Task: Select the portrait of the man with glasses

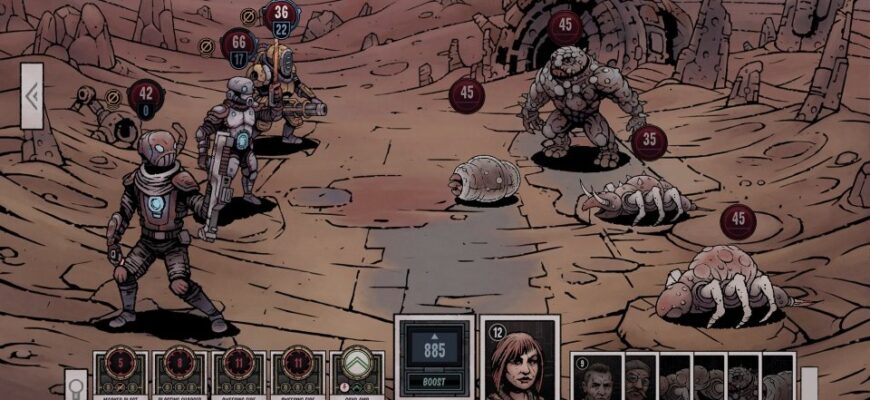Action: pos(639,380)
